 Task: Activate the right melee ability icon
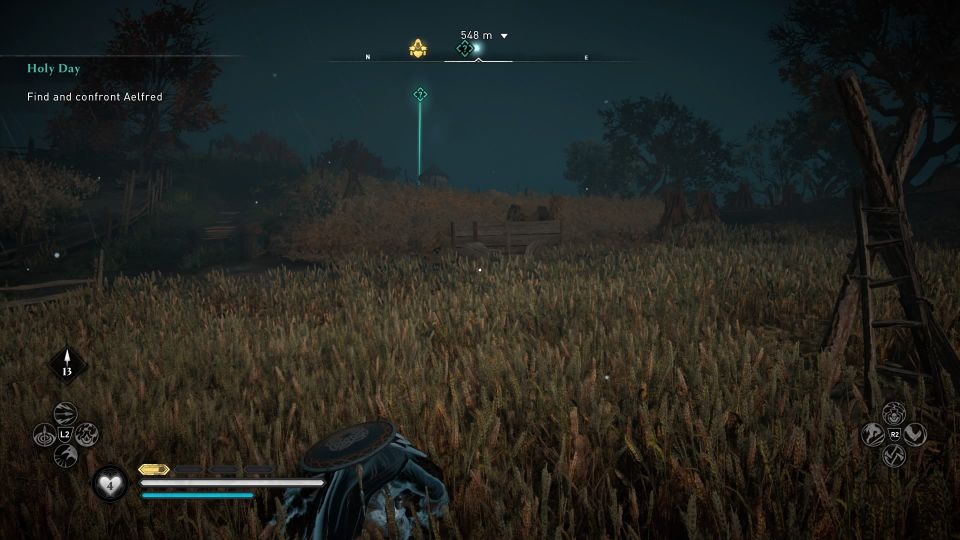[x=915, y=434]
